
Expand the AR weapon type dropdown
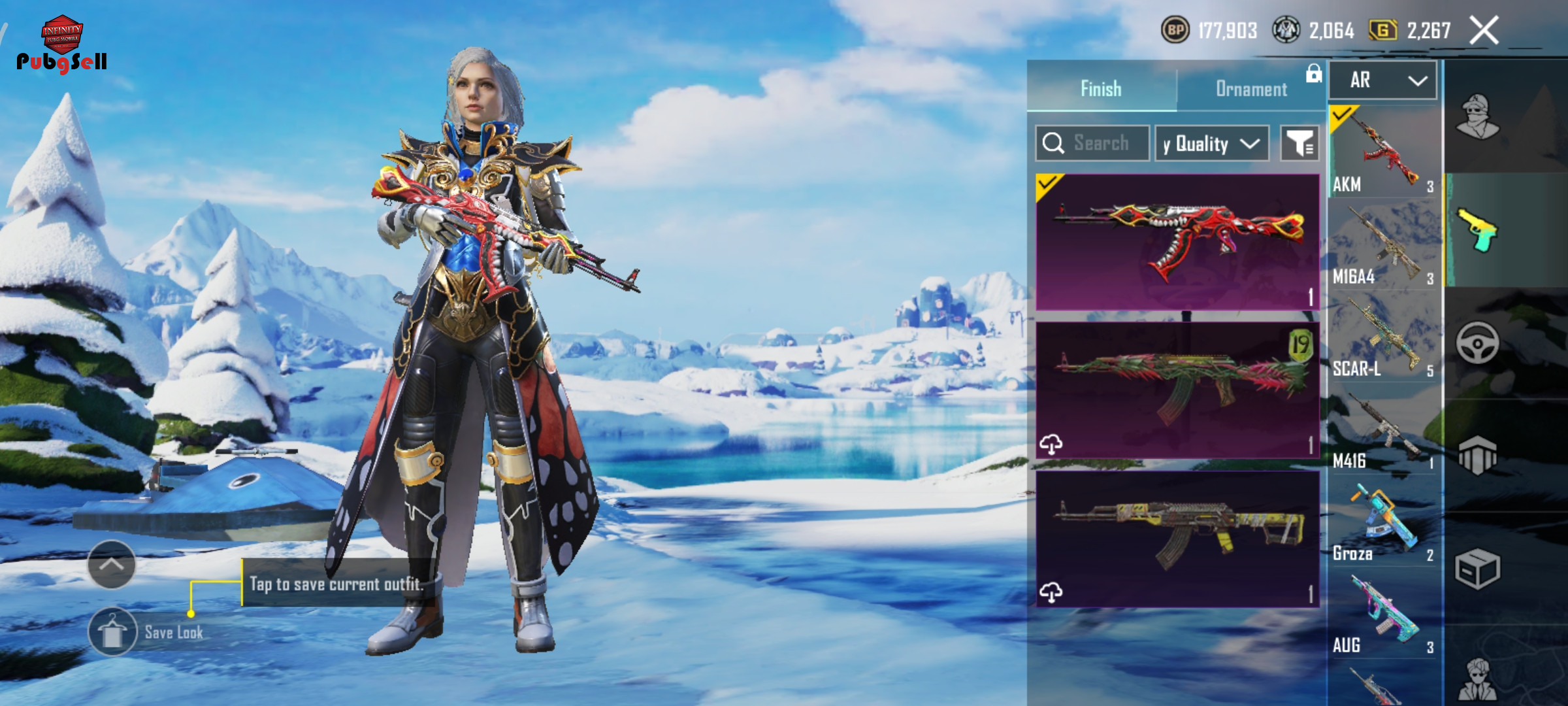(x=1383, y=80)
